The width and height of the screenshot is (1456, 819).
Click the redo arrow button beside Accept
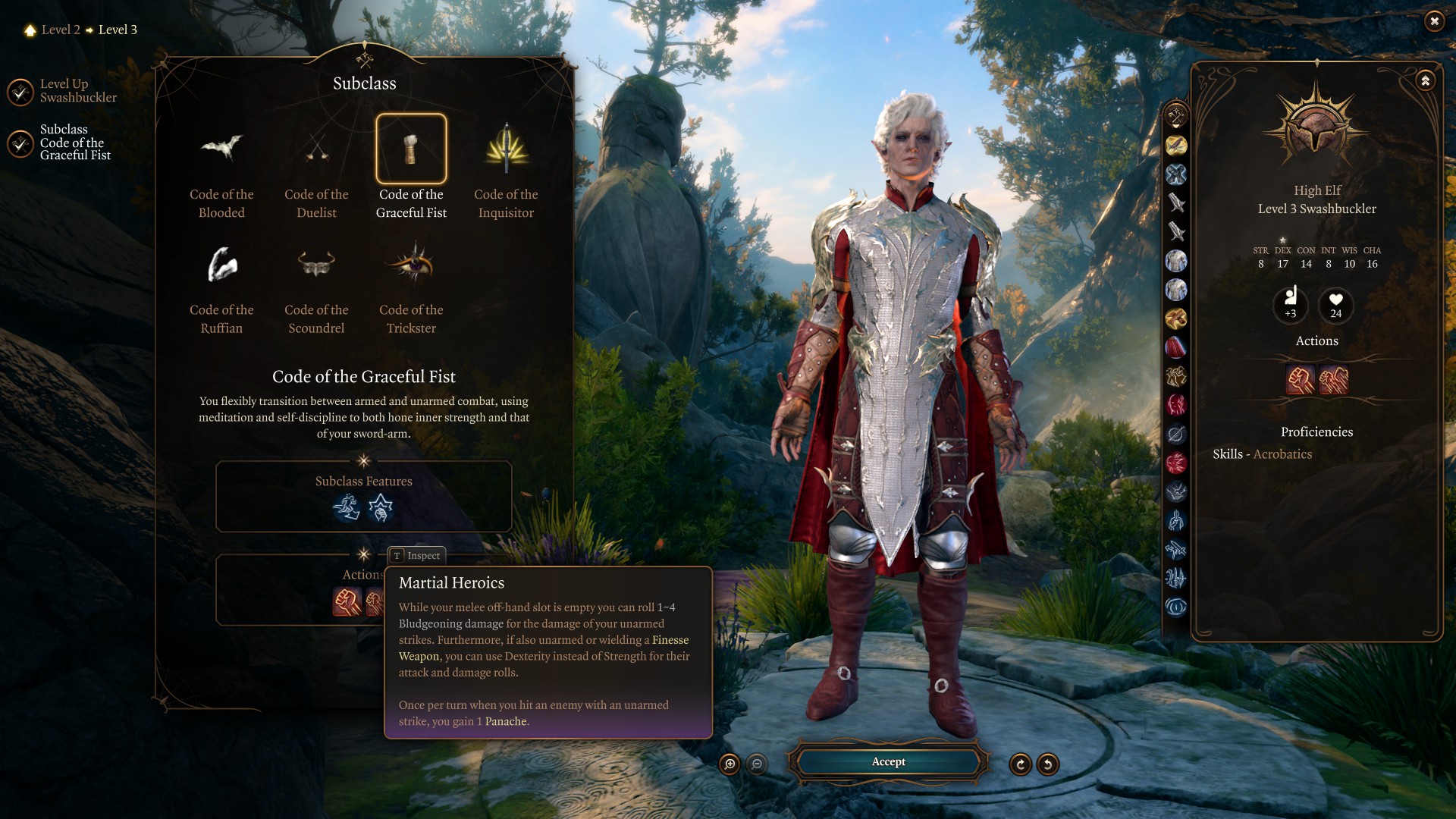pos(1021,764)
